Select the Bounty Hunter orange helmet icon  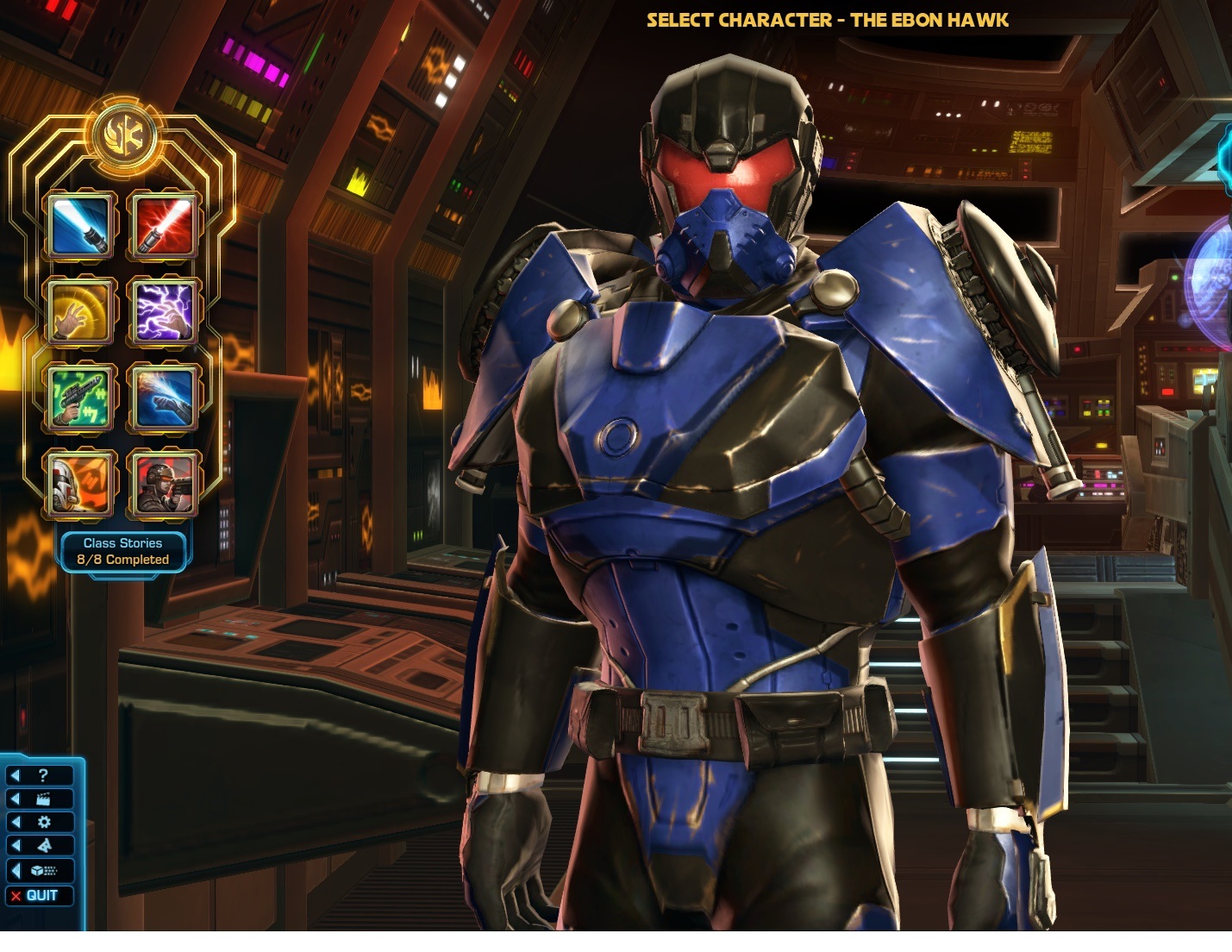pos(80,483)
